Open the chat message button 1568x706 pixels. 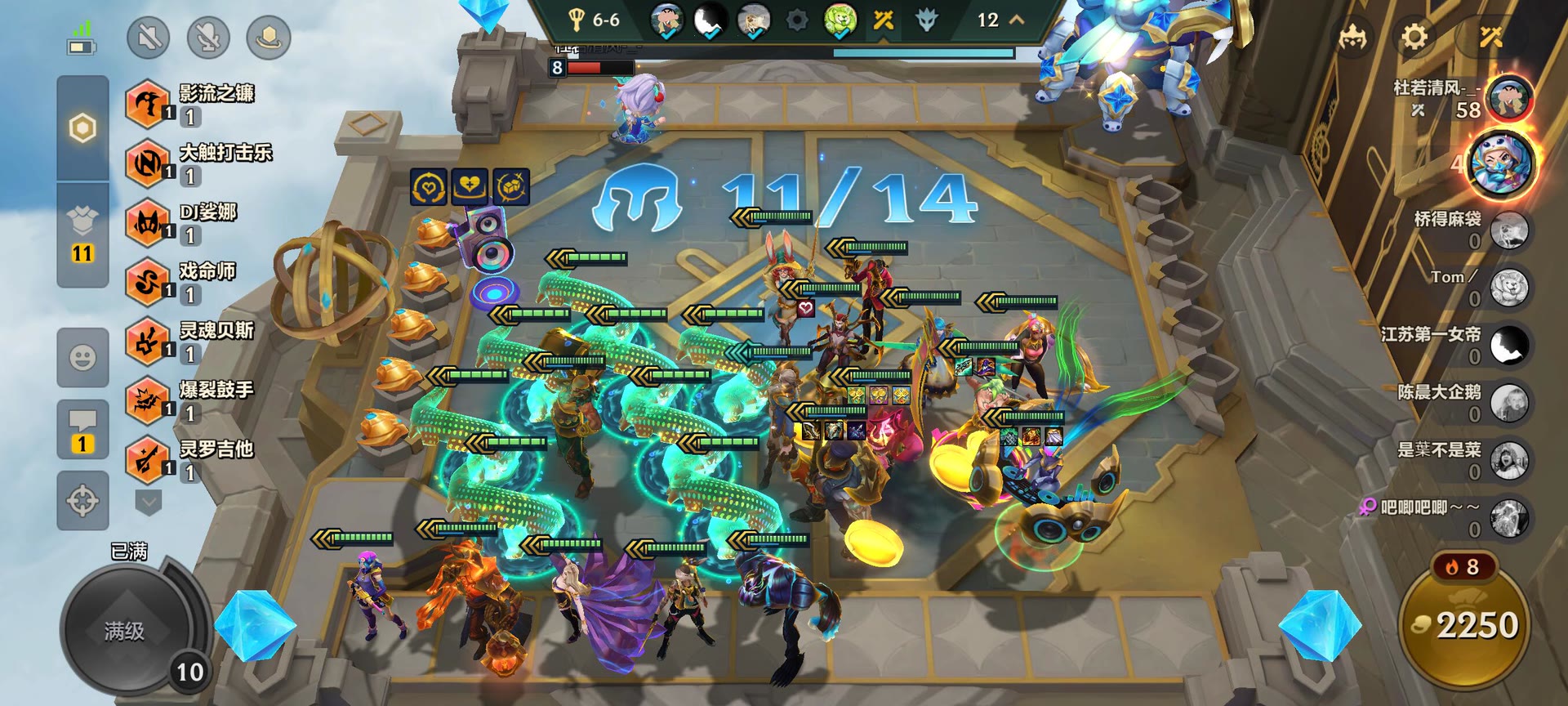(x=82, y=429)
